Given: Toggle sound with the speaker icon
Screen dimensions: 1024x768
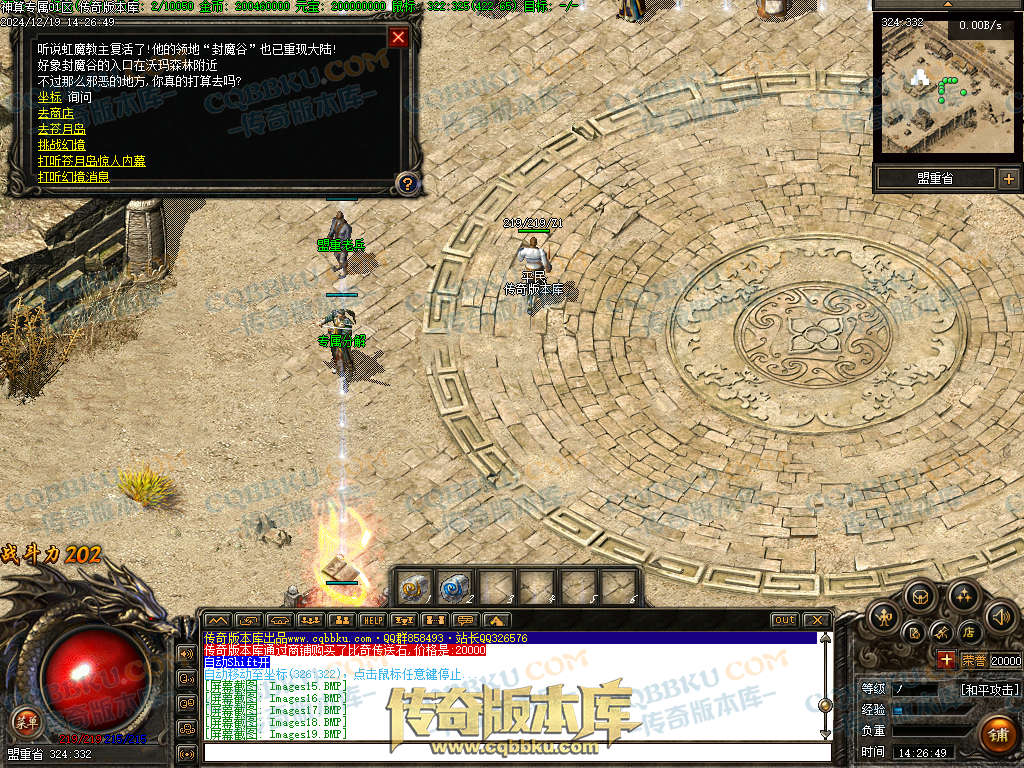Looking at the screenshot, I should (x=1000, y=616).
